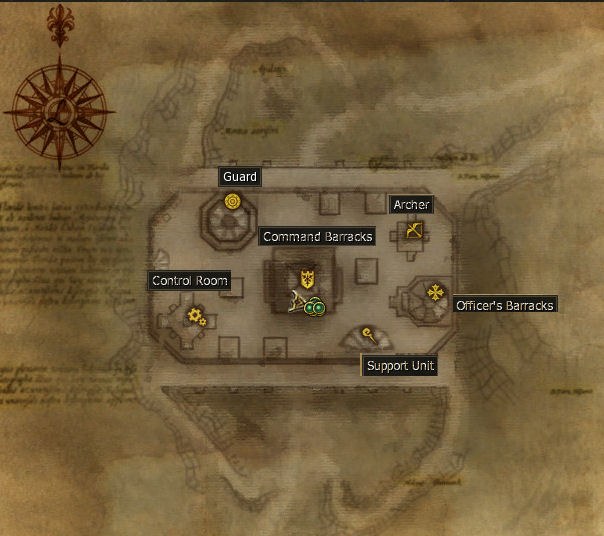
Task: Select the Control Room text label
Action: click(x=190, y=281)
